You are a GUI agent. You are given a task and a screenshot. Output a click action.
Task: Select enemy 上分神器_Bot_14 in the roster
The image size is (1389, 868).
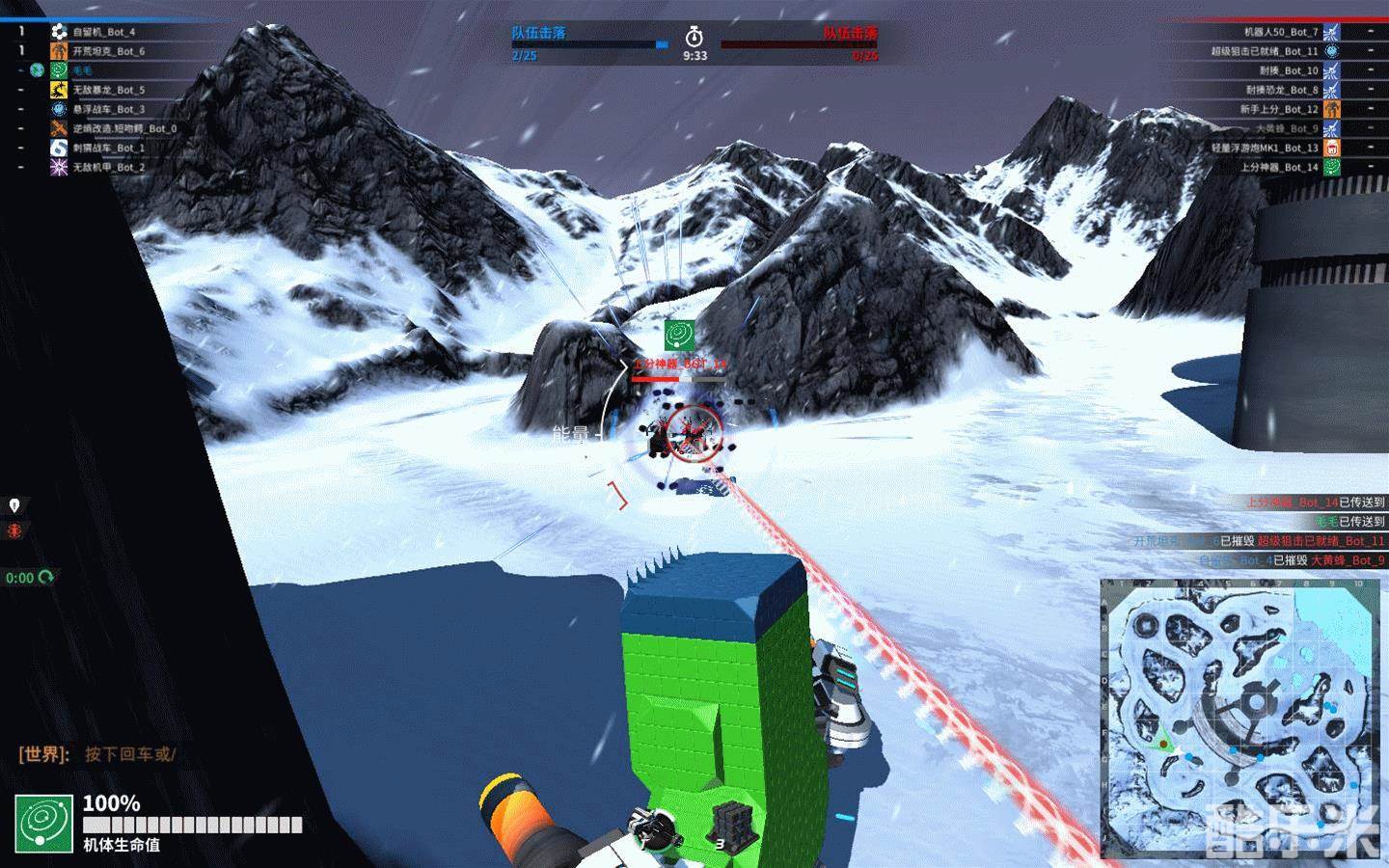point(1279,167)
